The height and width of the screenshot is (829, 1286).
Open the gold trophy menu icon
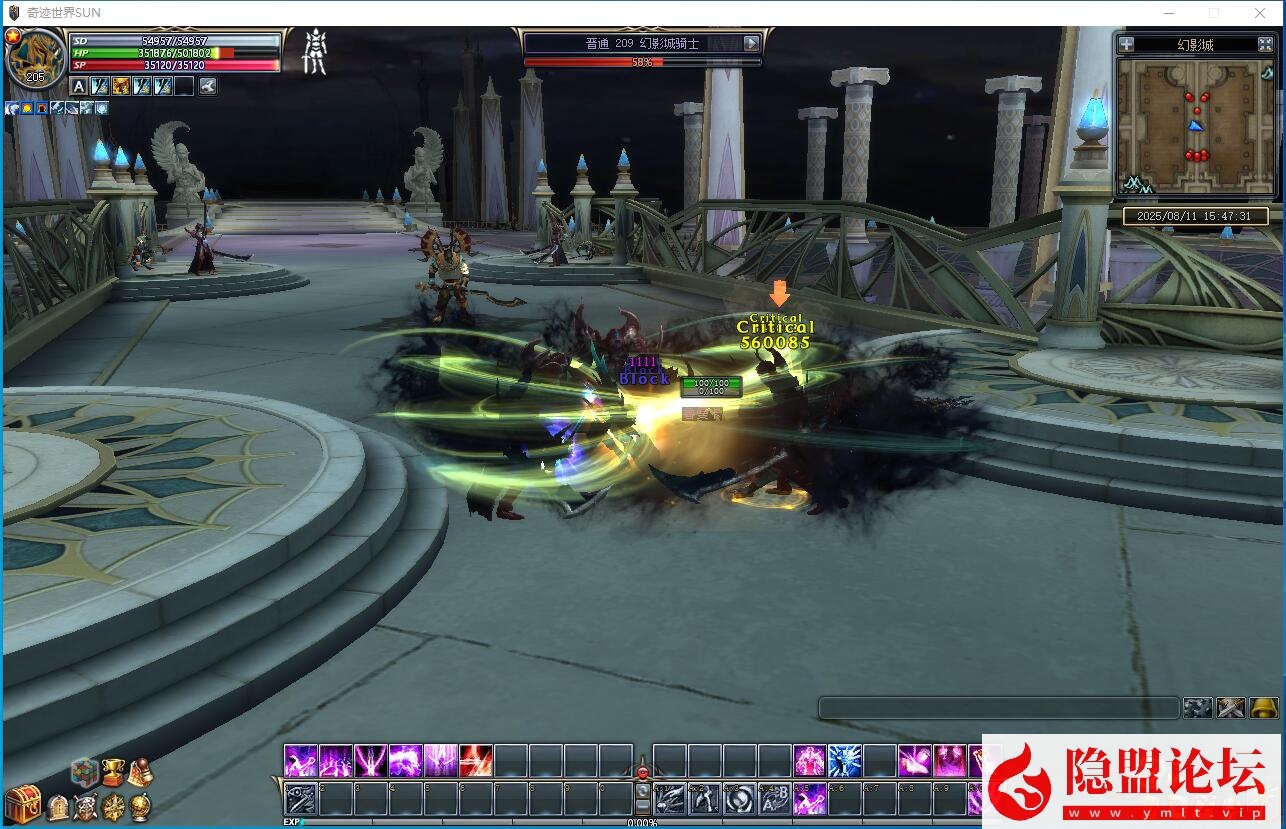coord(112,772)
